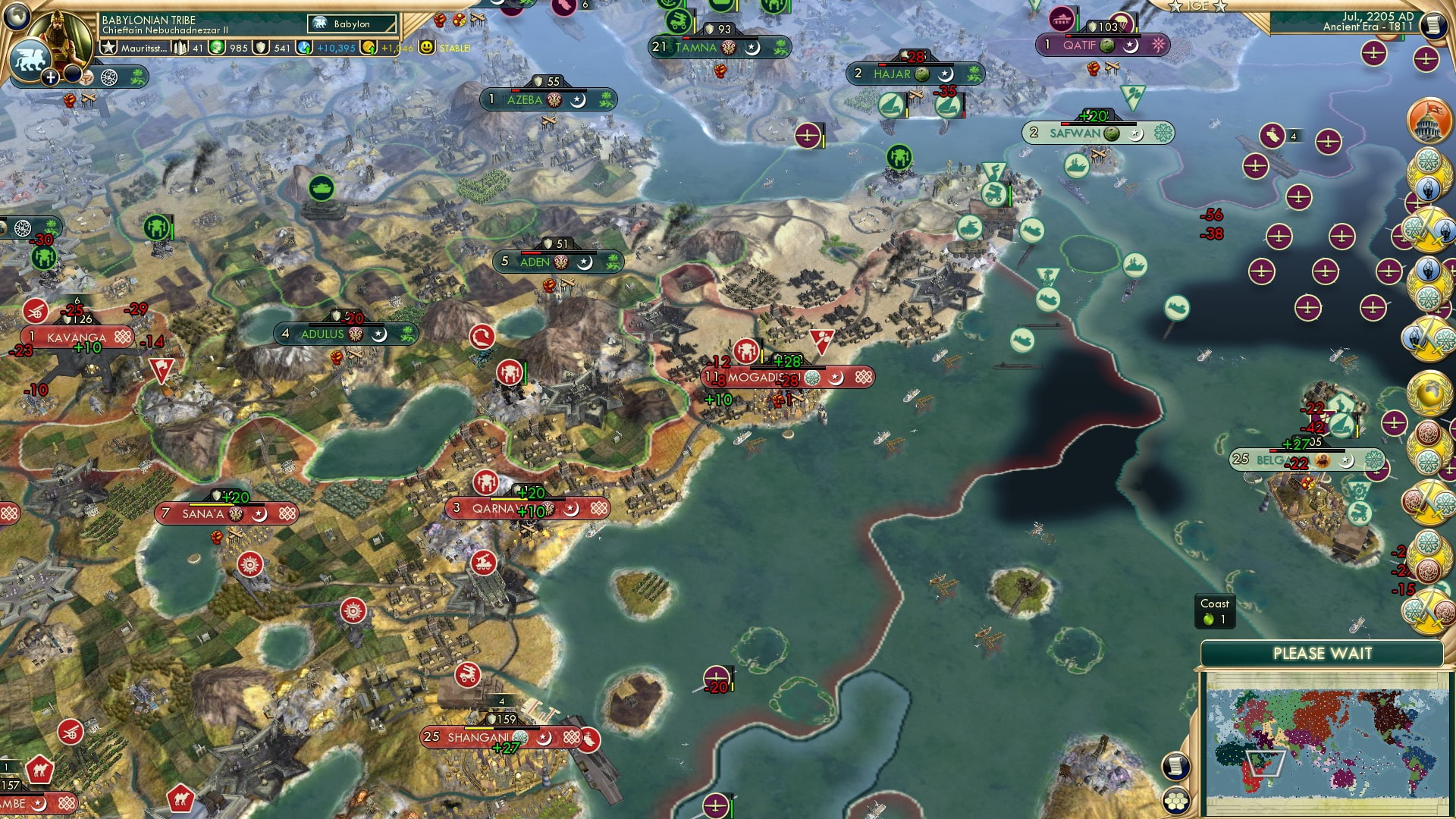Open the notification log scroll beside minimap
The height and width of the screenshot is (819, 1456).
[x=1175, y=766]
